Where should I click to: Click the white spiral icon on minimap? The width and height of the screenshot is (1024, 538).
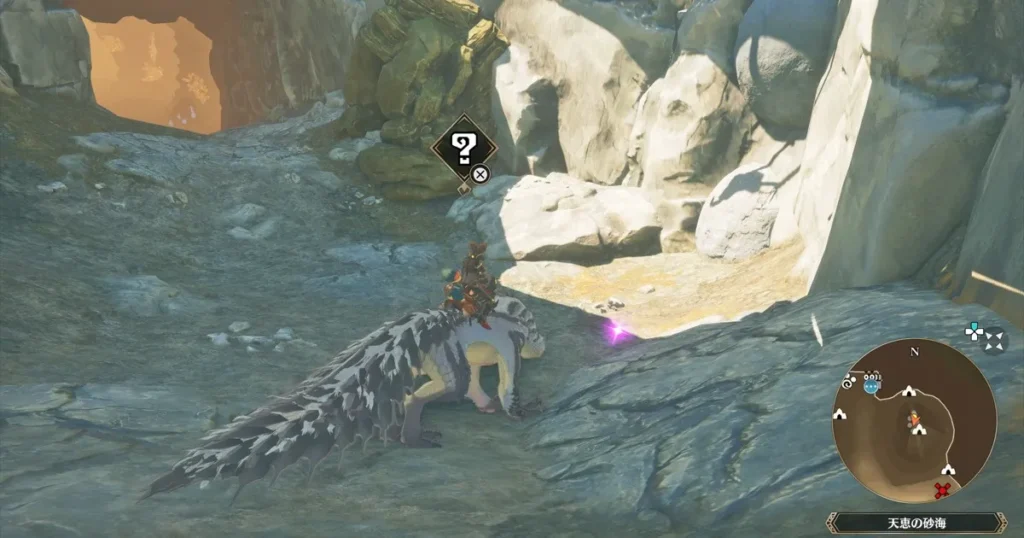848,383
